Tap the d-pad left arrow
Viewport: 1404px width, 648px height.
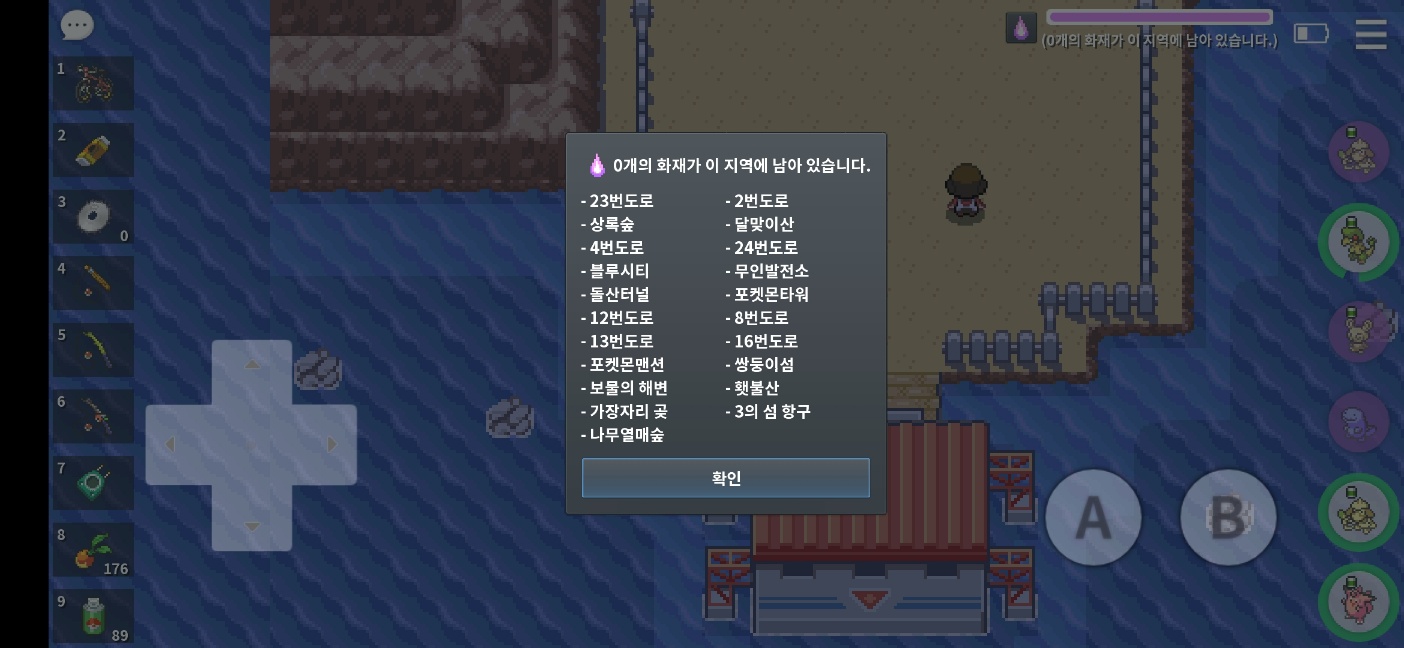point(171,445)
